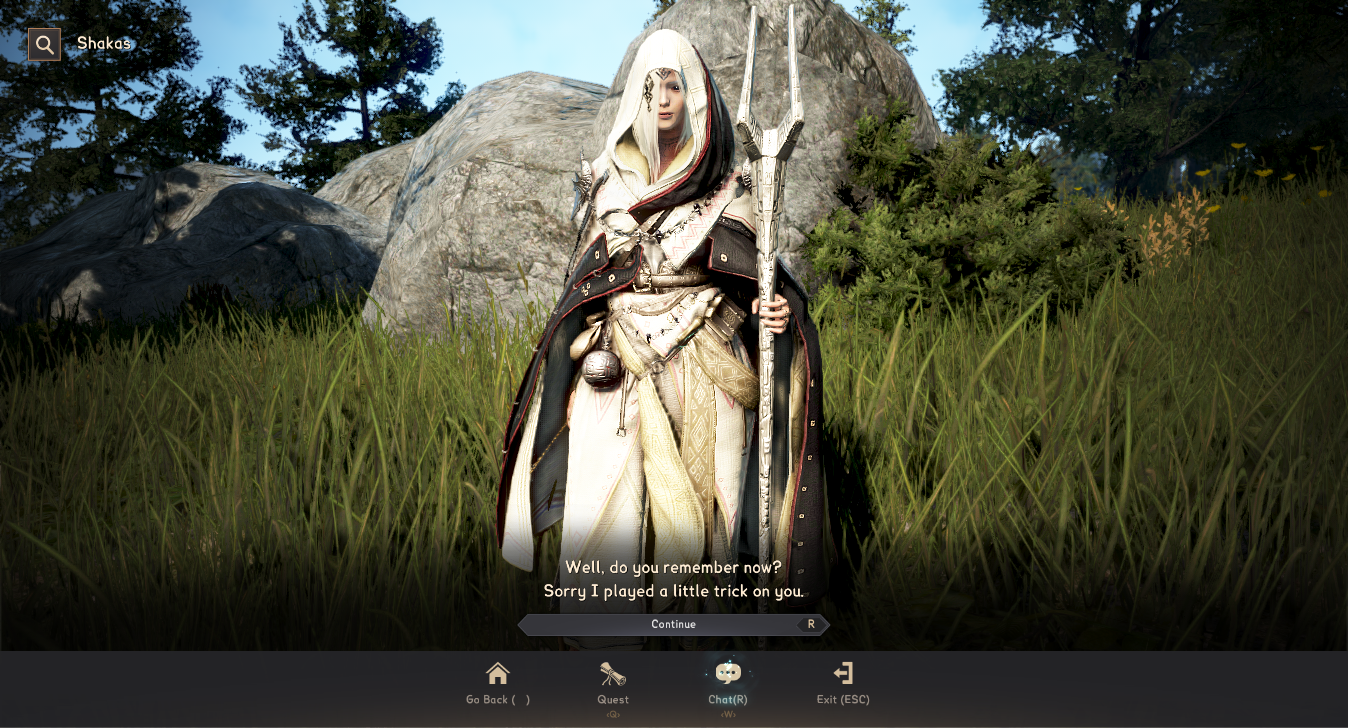The image size is (1348, 728).
Task: Click the scroll icon above the Quest label
Action: (612, 672)
